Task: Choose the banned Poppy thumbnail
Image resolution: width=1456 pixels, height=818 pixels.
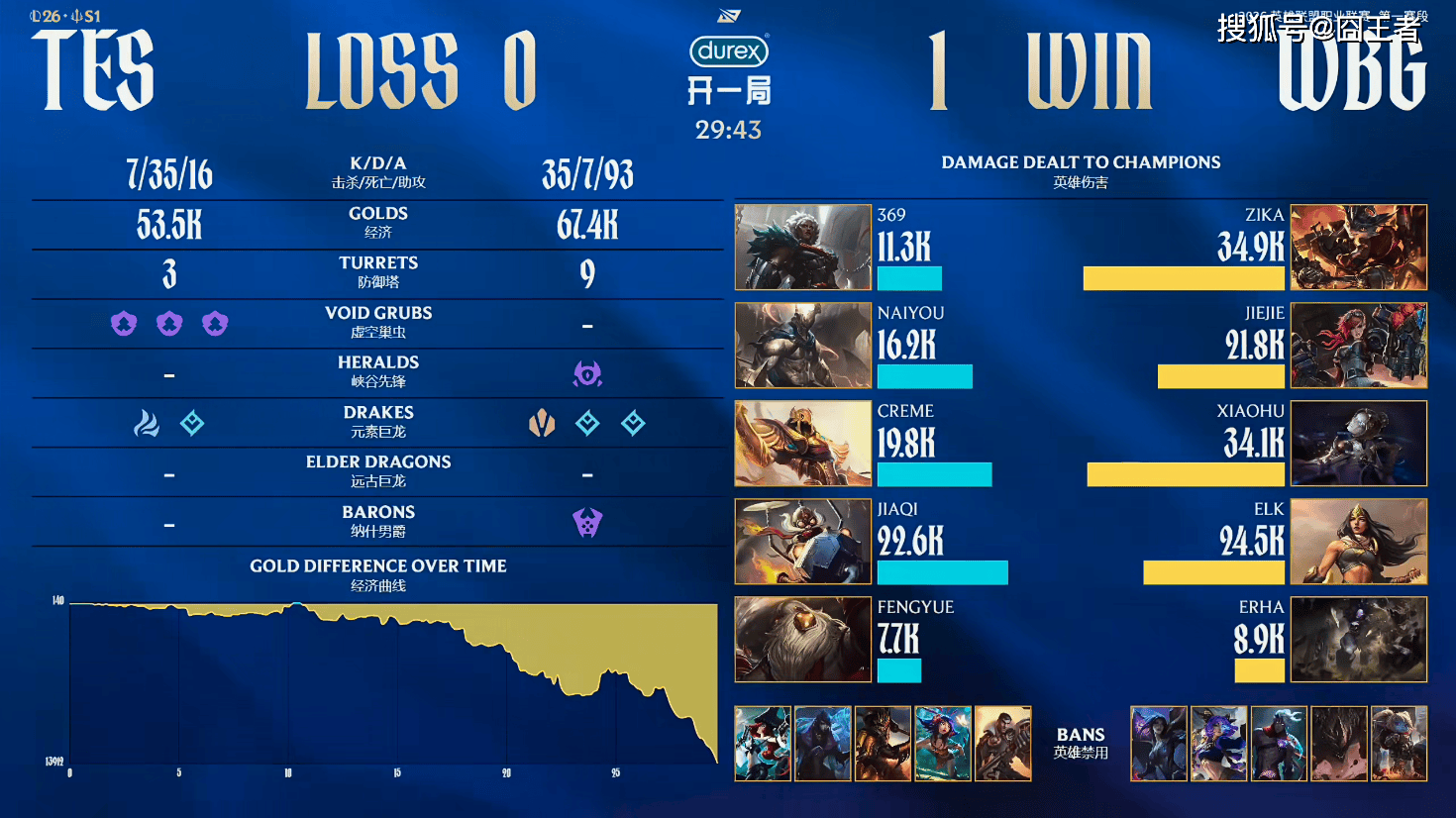Action: 1399,744
